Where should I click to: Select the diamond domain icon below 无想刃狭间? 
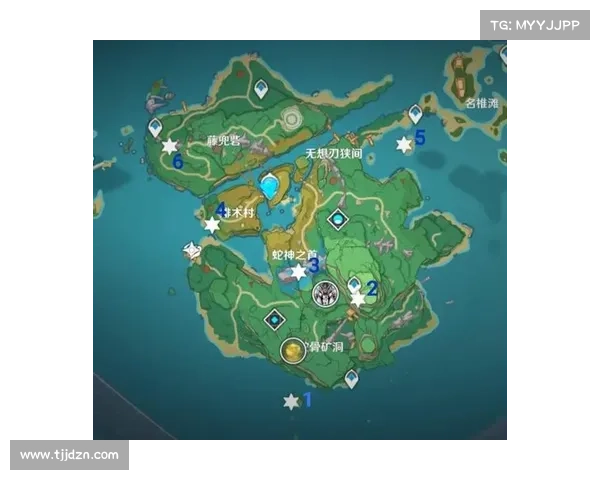(339, 218)
